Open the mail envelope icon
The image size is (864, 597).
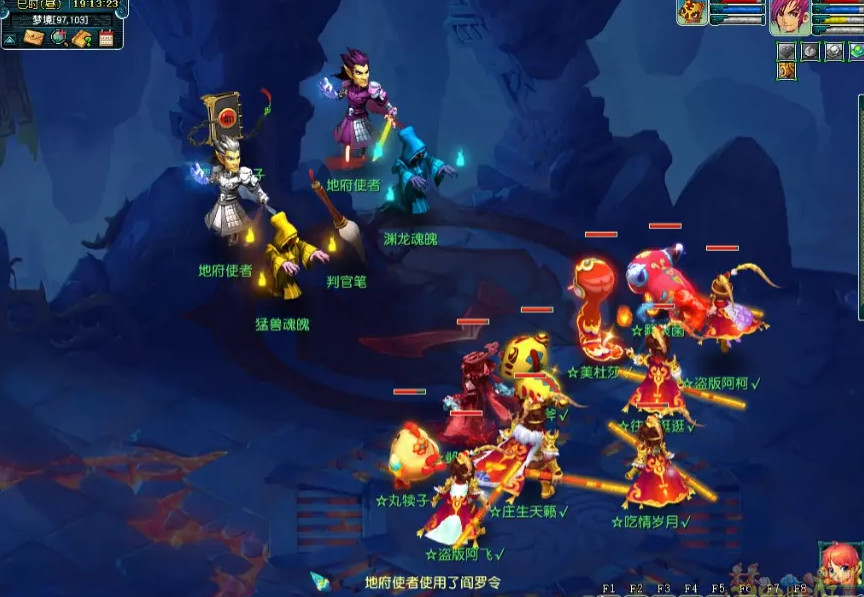[x=34, y=38]
